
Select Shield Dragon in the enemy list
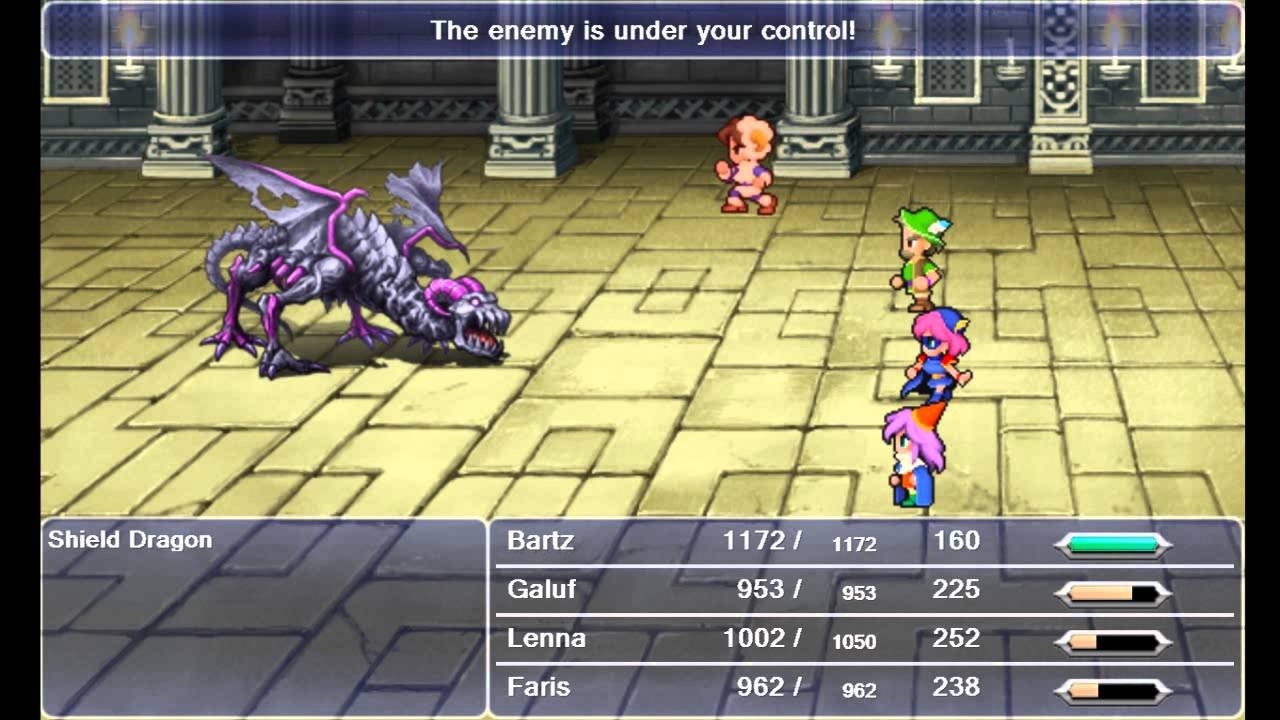(x=130, y=540)
